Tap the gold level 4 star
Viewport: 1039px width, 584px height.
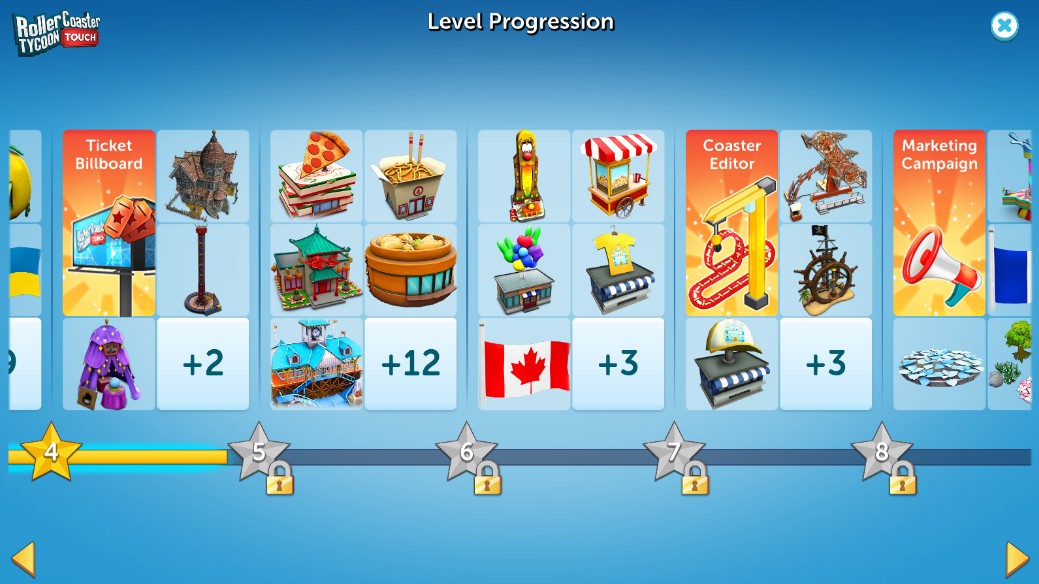pyautogui.click(x=51, y=453)
